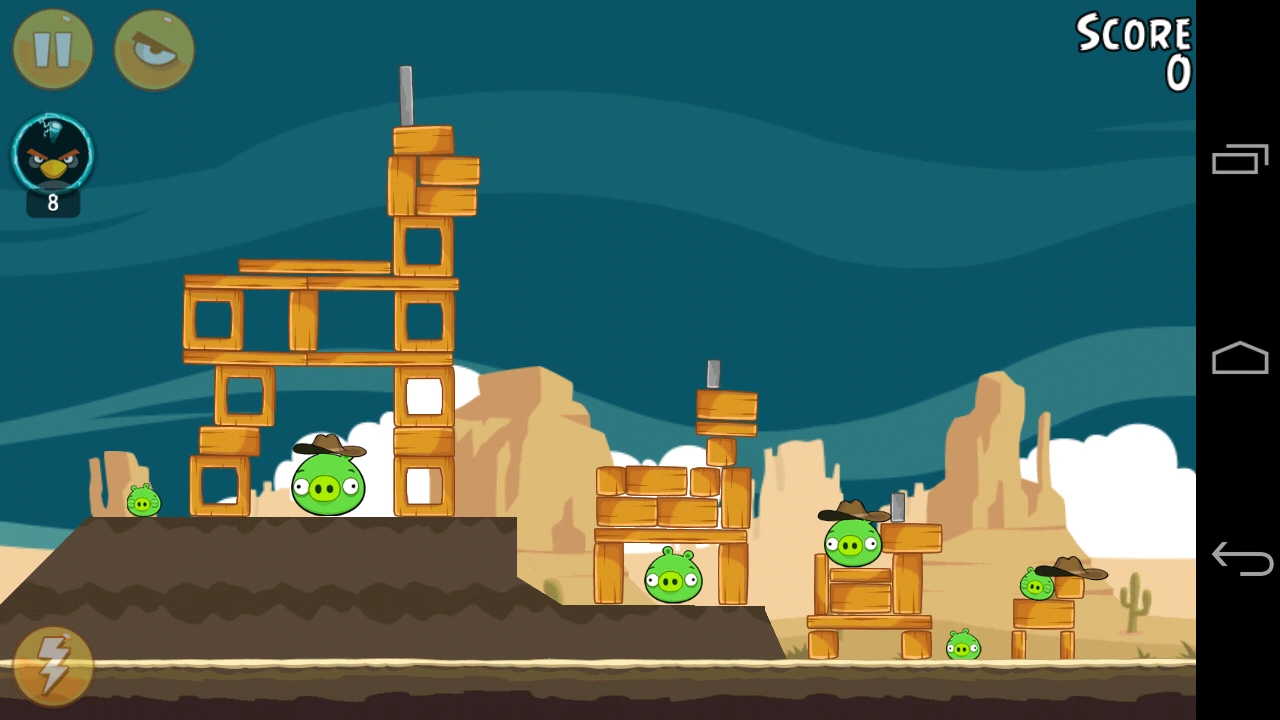Screen dimensions: 1280x720
Task: Open the Android recent apps icon
Action: [x=1240, y=158]
